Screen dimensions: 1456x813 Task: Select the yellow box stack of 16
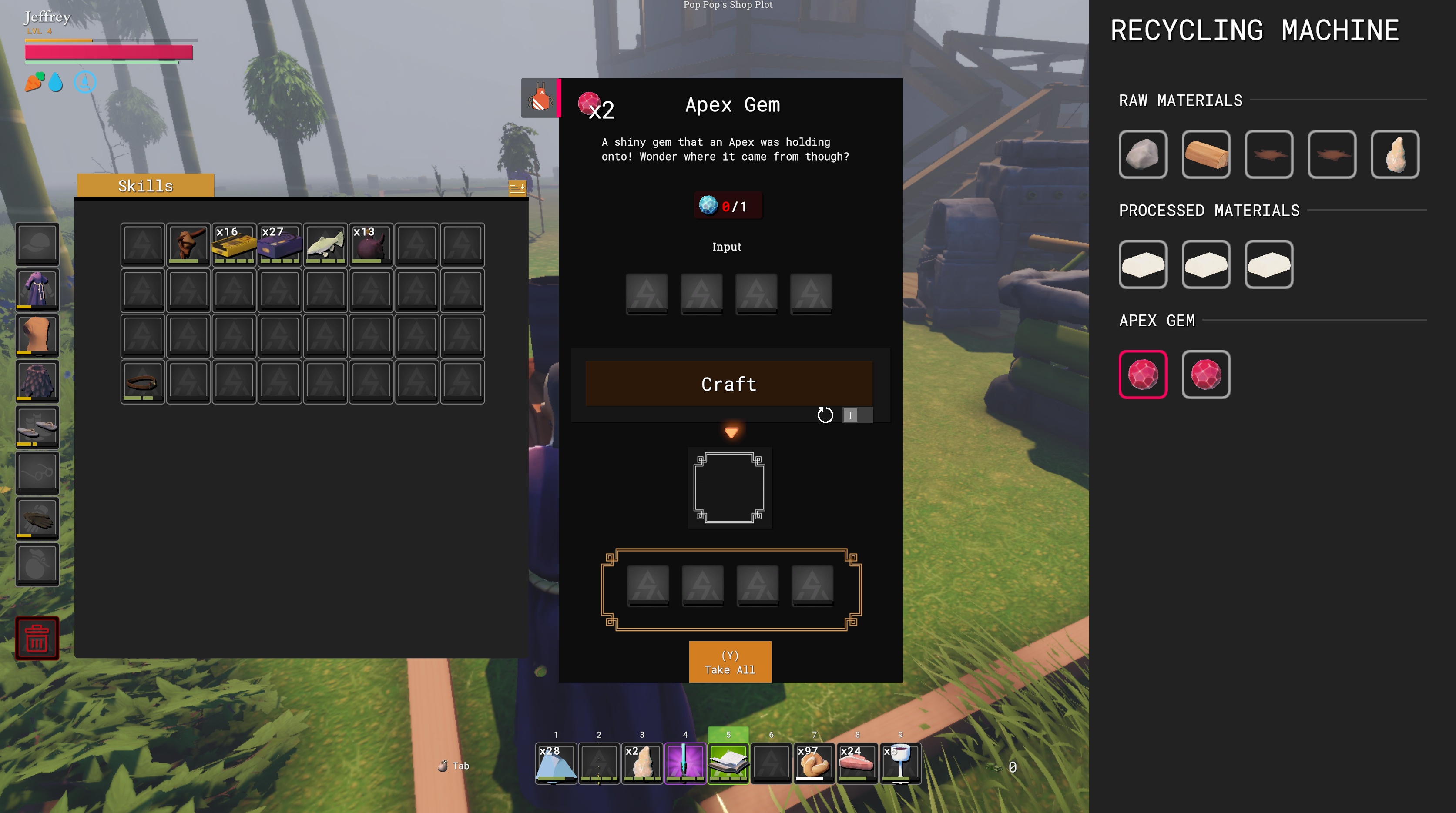pyautogui.click(x=234, y=244)
